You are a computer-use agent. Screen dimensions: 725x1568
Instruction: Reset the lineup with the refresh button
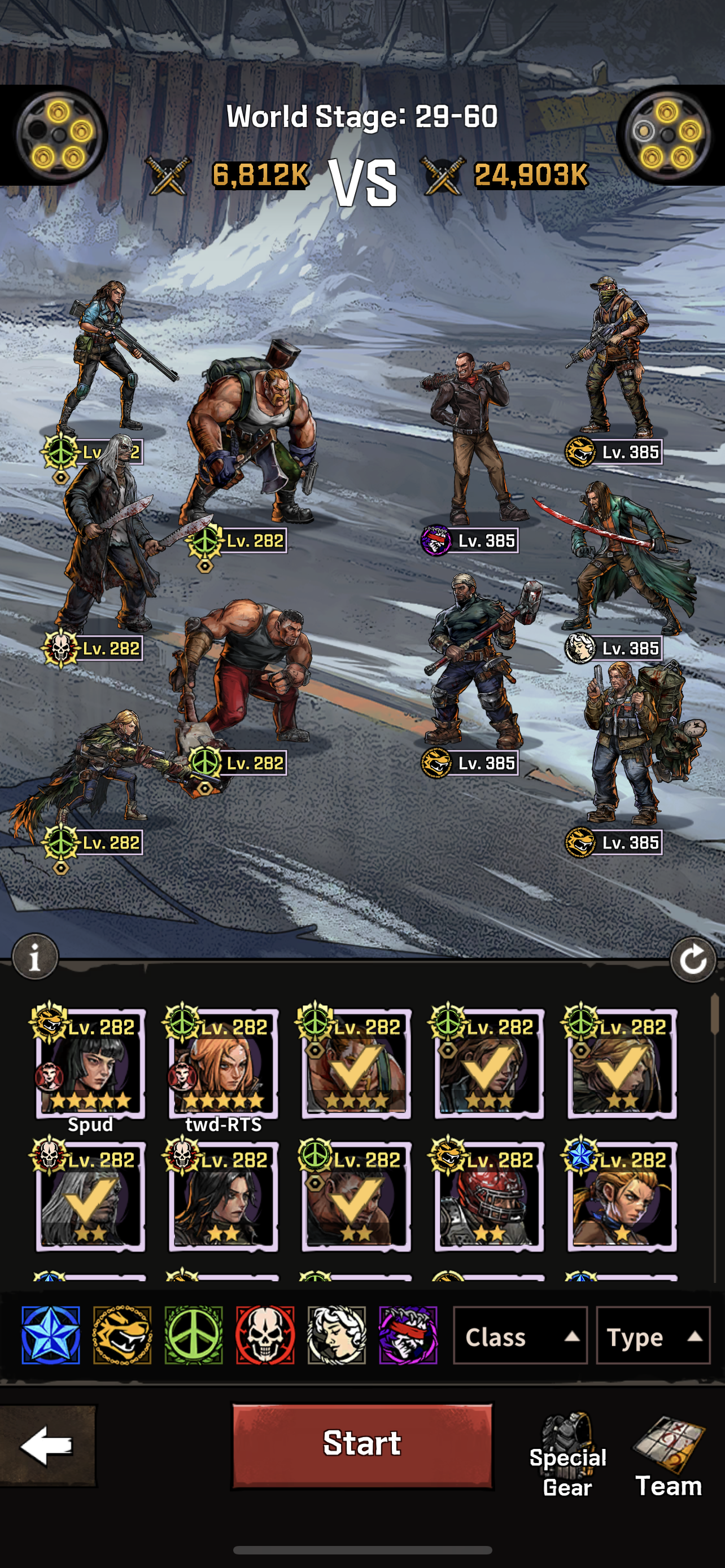[692, 960]
